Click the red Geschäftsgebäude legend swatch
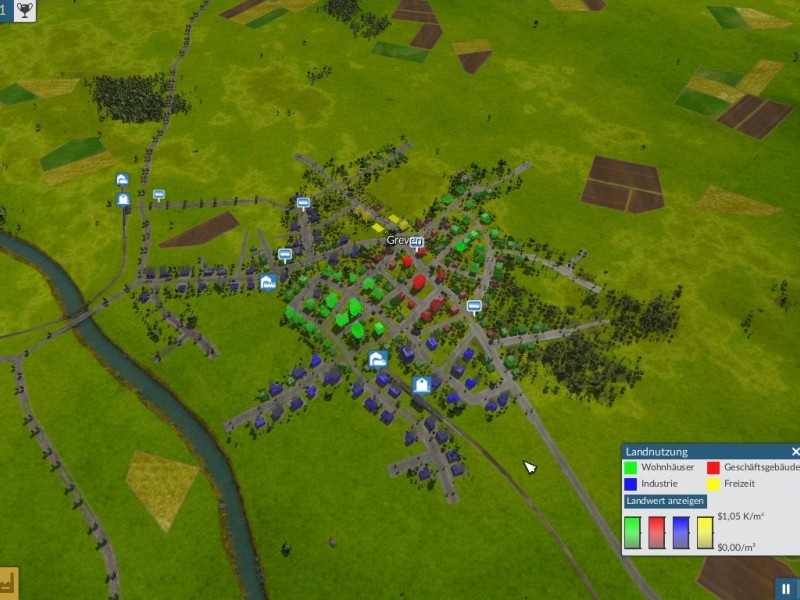This screenshot has width=800, height=600. [713, 467]
